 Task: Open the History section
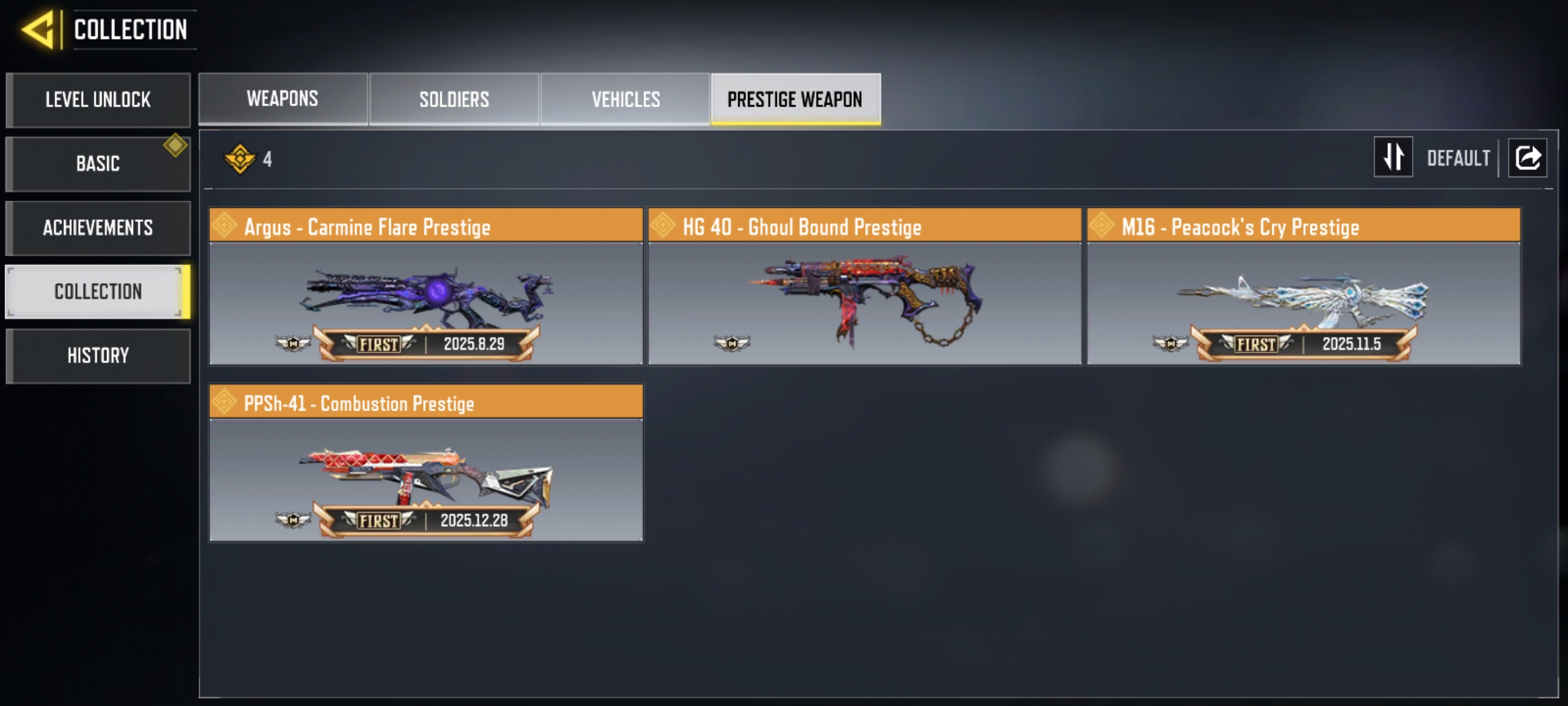point(98,356)
